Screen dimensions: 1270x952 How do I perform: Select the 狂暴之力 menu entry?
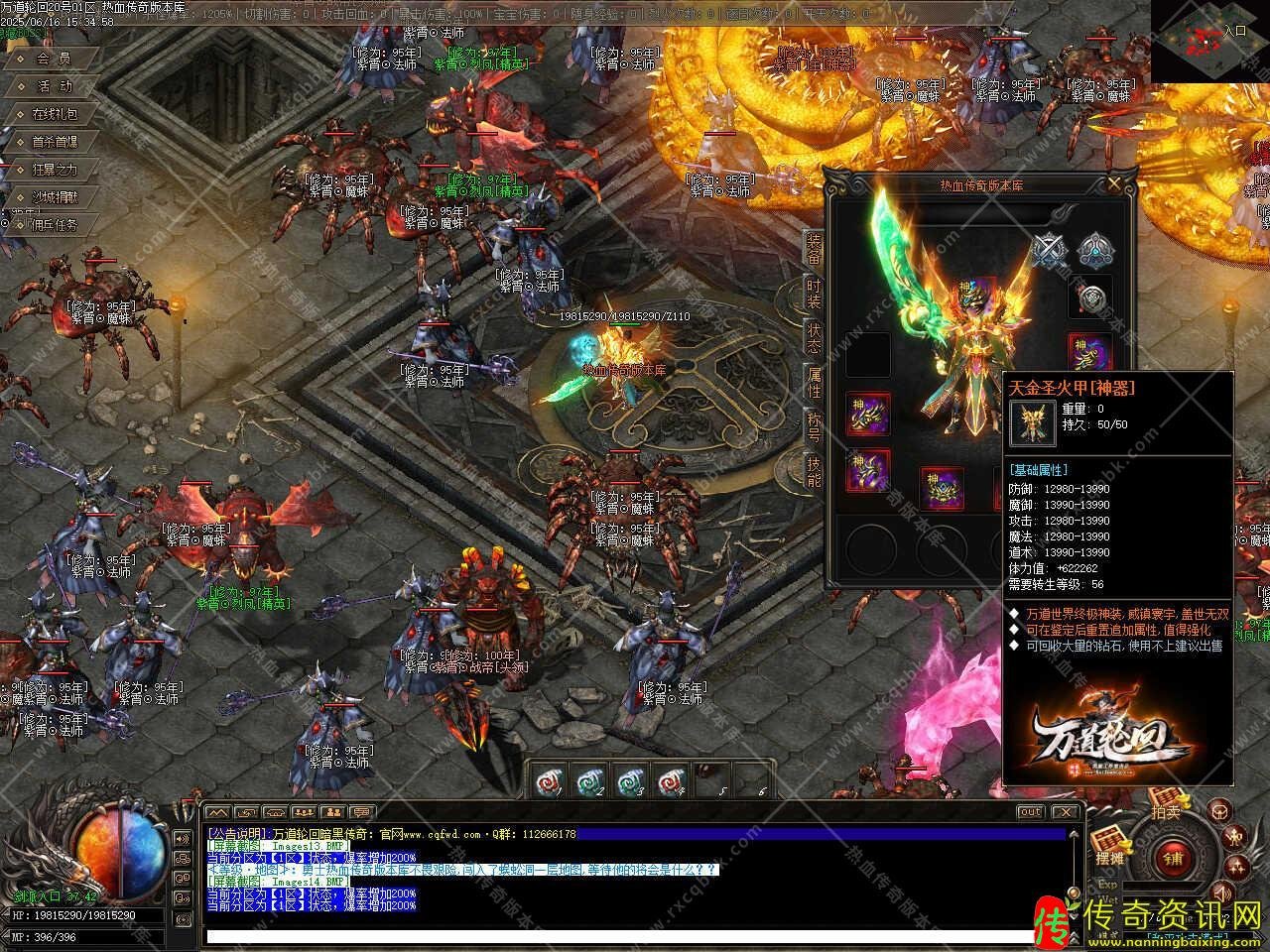pyautogui.click(x=54, y=170)
